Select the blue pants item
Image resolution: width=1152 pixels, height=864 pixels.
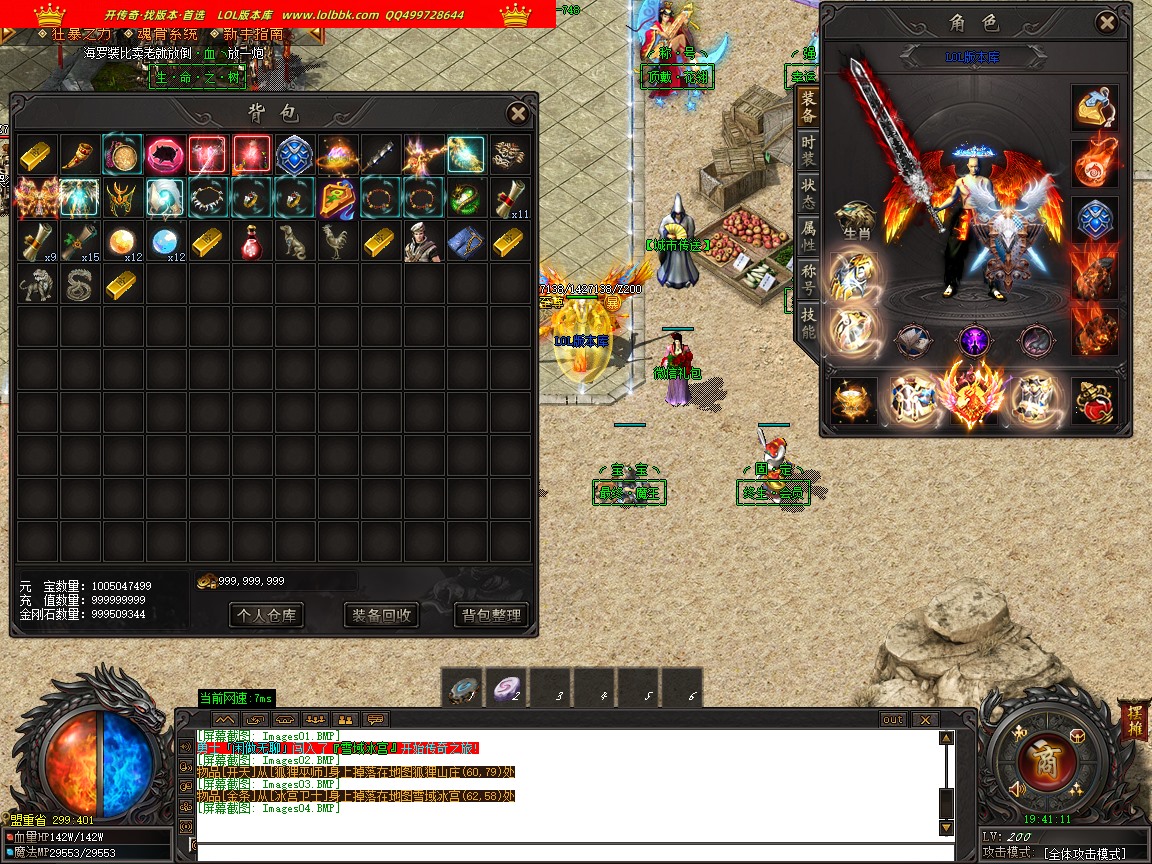pyautogui.click(x=467, y=241)
